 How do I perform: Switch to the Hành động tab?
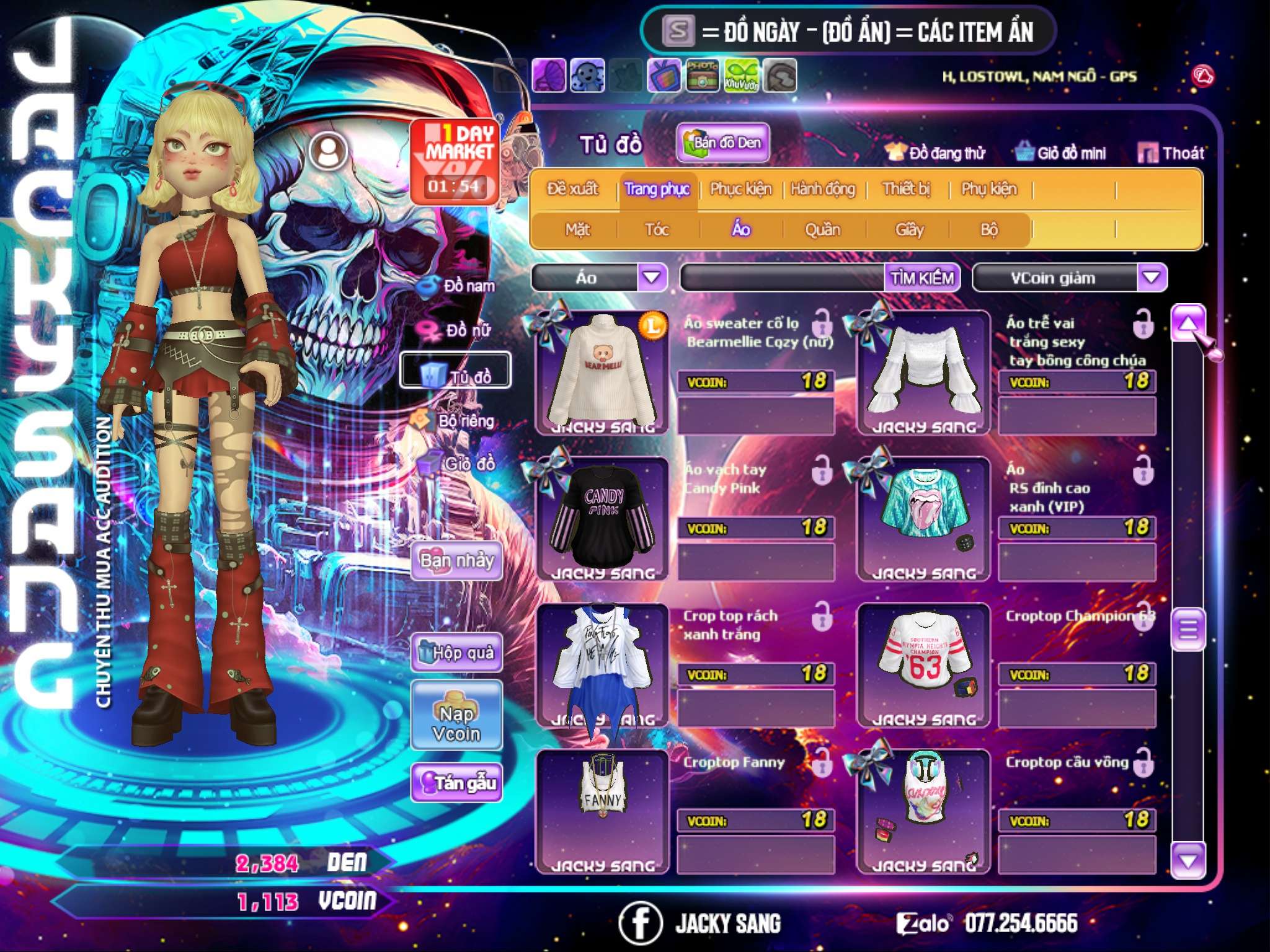(822, 188)
